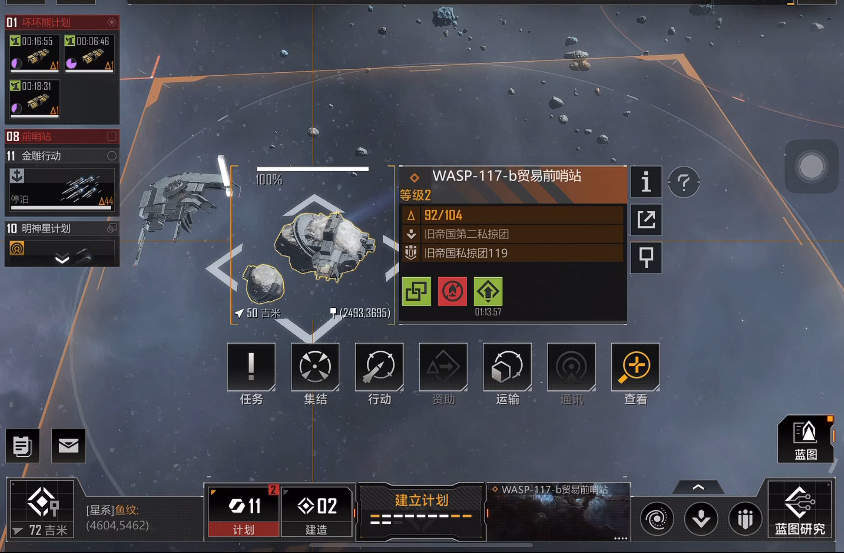Screen dimensions: 844x553
Task: Expand the fleet list down chevron
Action: 62,259
